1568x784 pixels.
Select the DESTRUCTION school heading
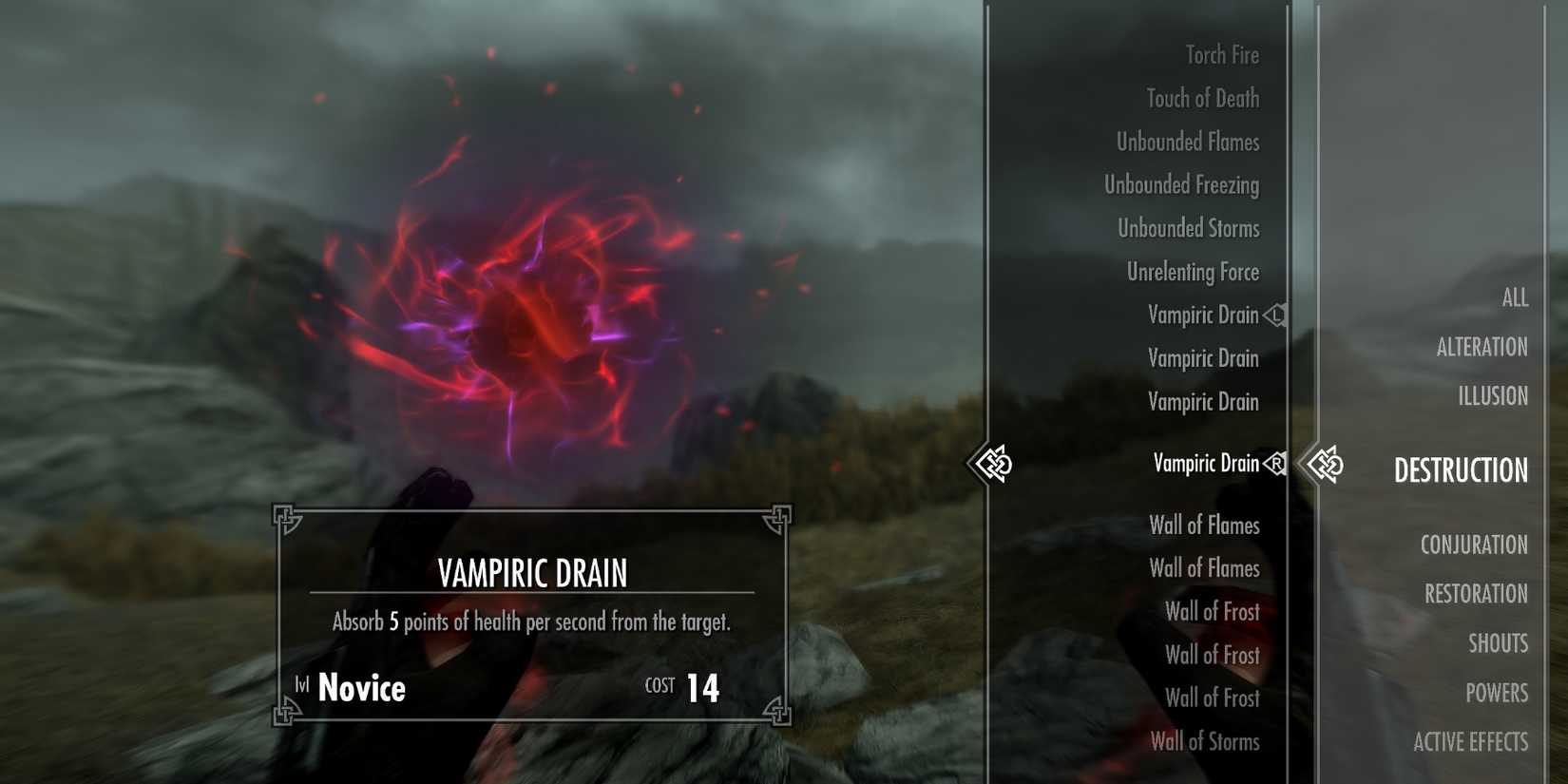coord(1461,470)
